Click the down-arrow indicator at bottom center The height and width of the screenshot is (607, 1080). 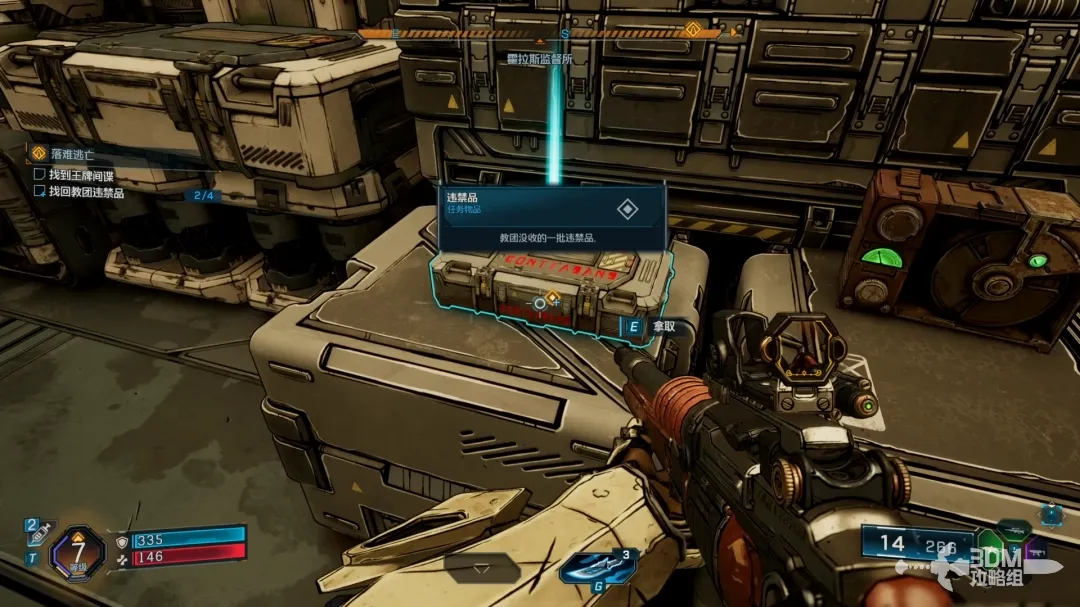pyautogui.click(x=481, y=568)
